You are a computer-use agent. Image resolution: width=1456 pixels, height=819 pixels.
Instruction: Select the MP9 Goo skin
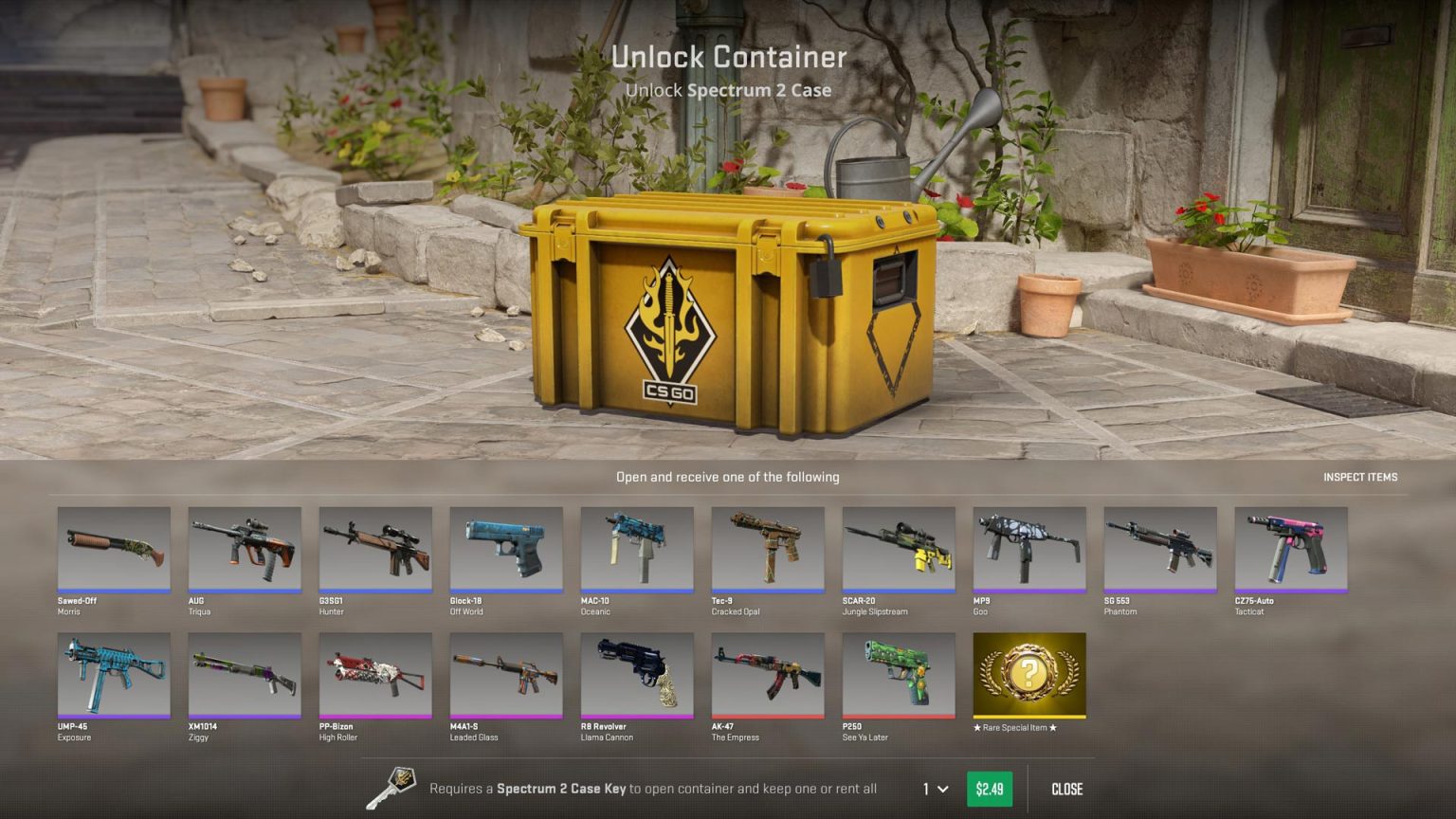pos(1029,550)
